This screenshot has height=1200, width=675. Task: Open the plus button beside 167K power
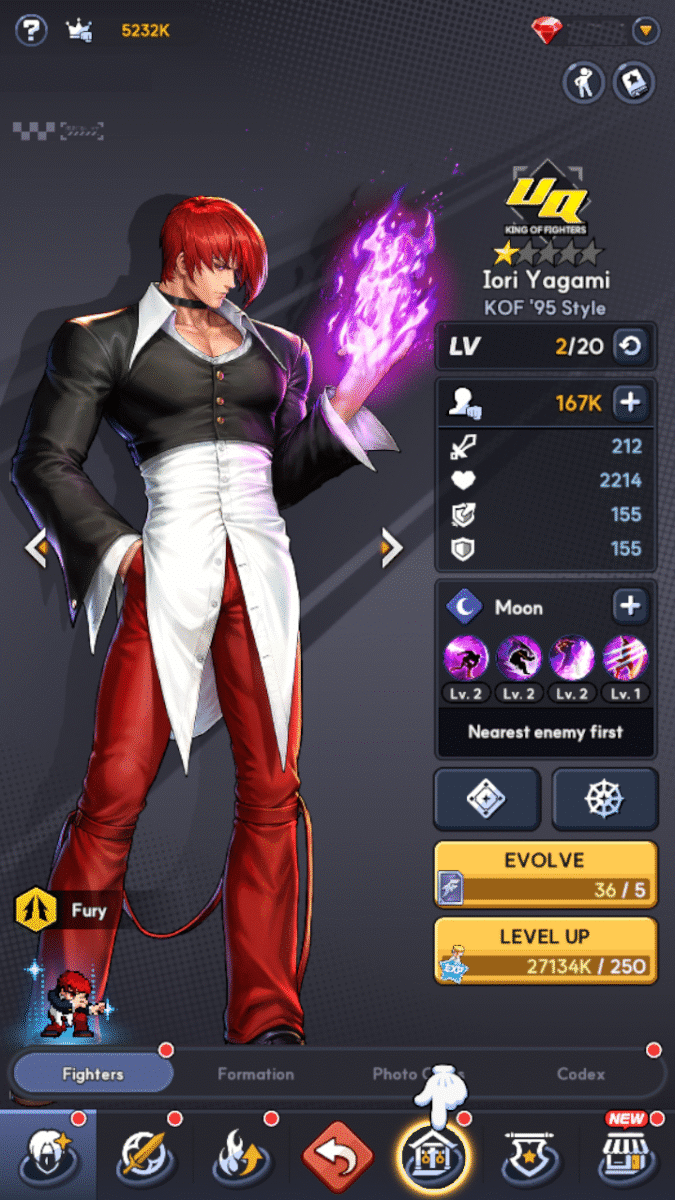631,403
